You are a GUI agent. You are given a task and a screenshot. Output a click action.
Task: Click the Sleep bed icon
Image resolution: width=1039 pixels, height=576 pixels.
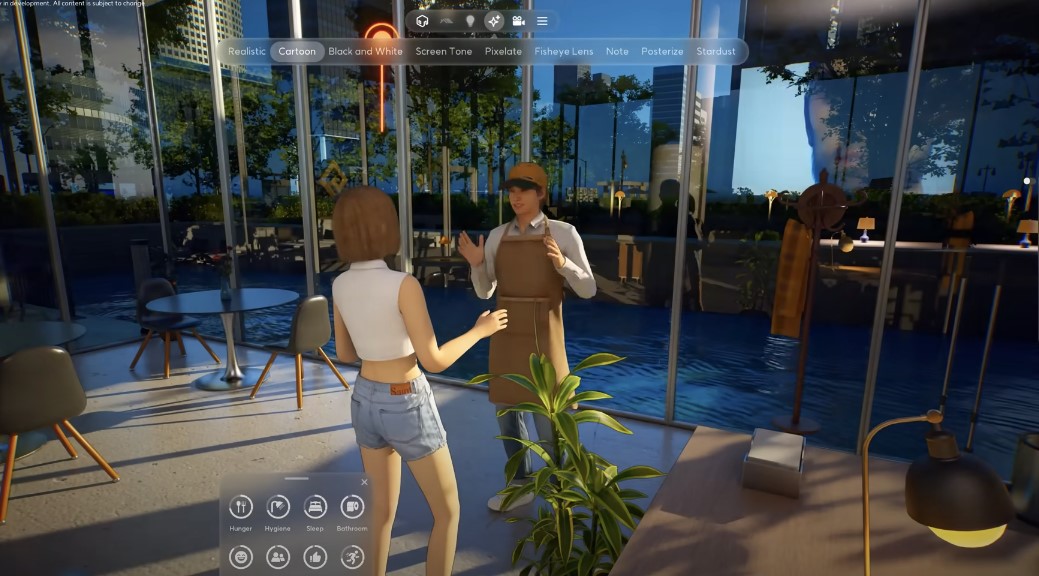(315, 506)
